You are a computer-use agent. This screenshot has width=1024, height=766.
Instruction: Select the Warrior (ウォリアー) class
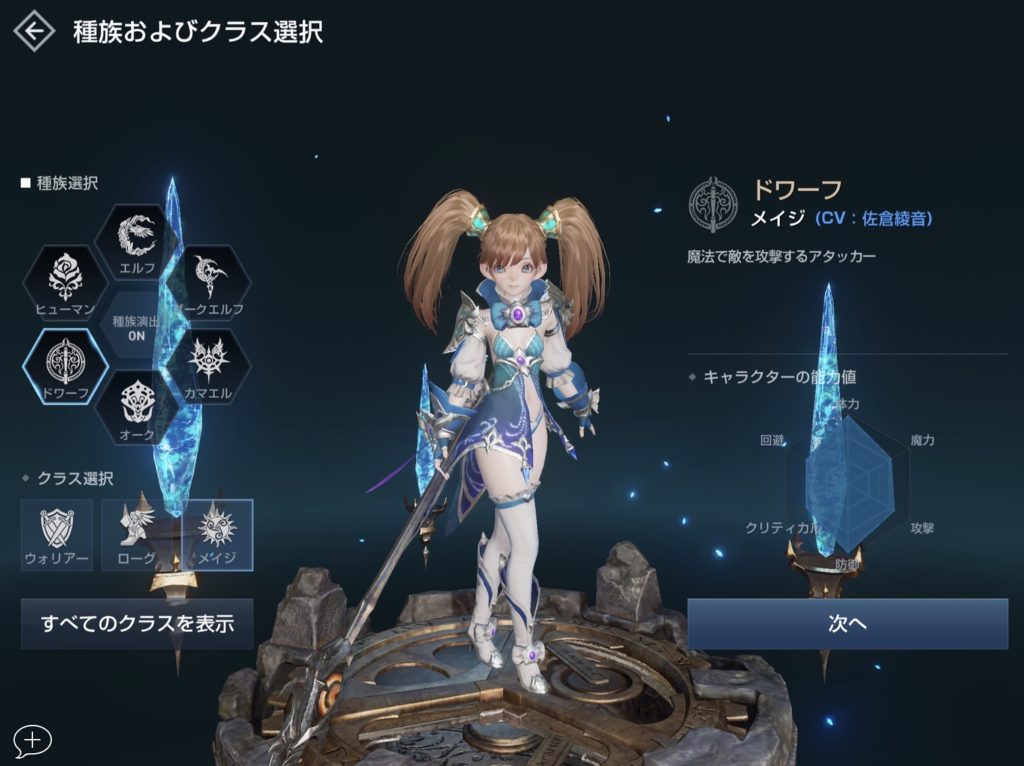pos(57,534)
